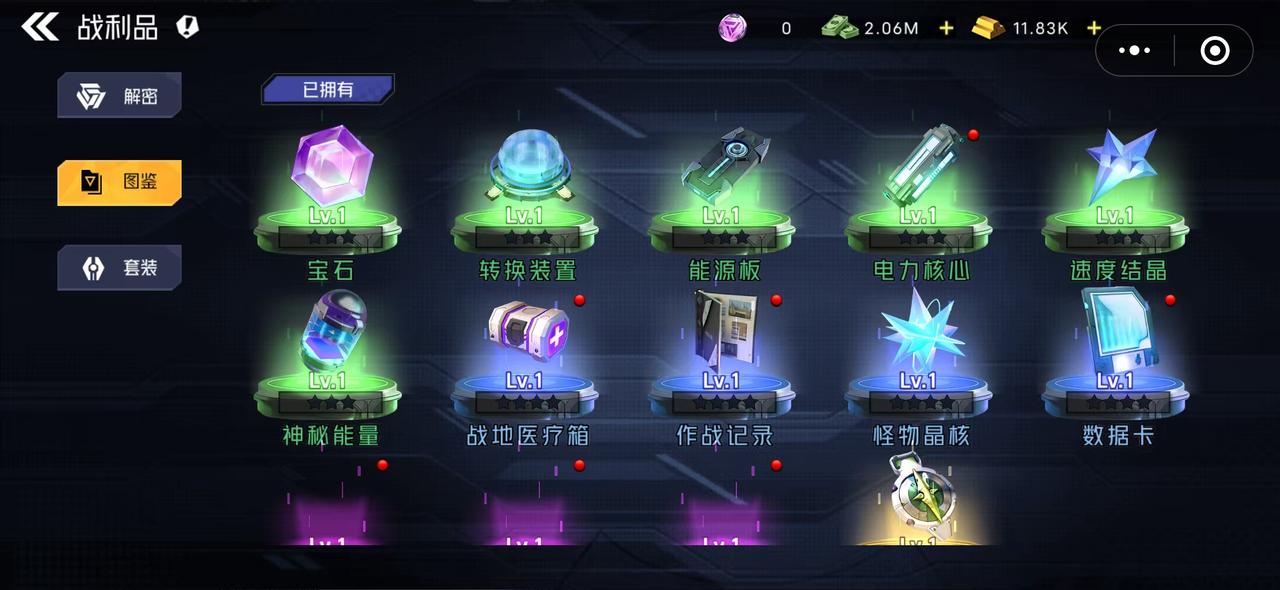Go back using the double-arrow button
The height and width of the screenshot is (590, 1280).
coord(40,27)
